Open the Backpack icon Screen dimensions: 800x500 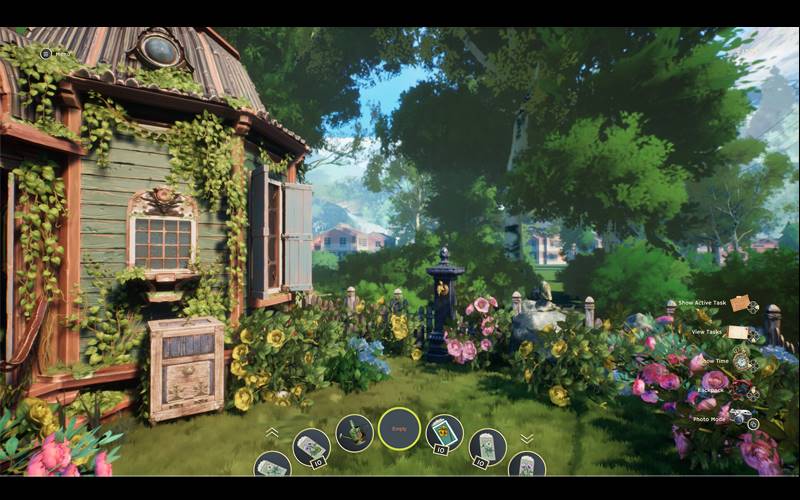(740, 388)
